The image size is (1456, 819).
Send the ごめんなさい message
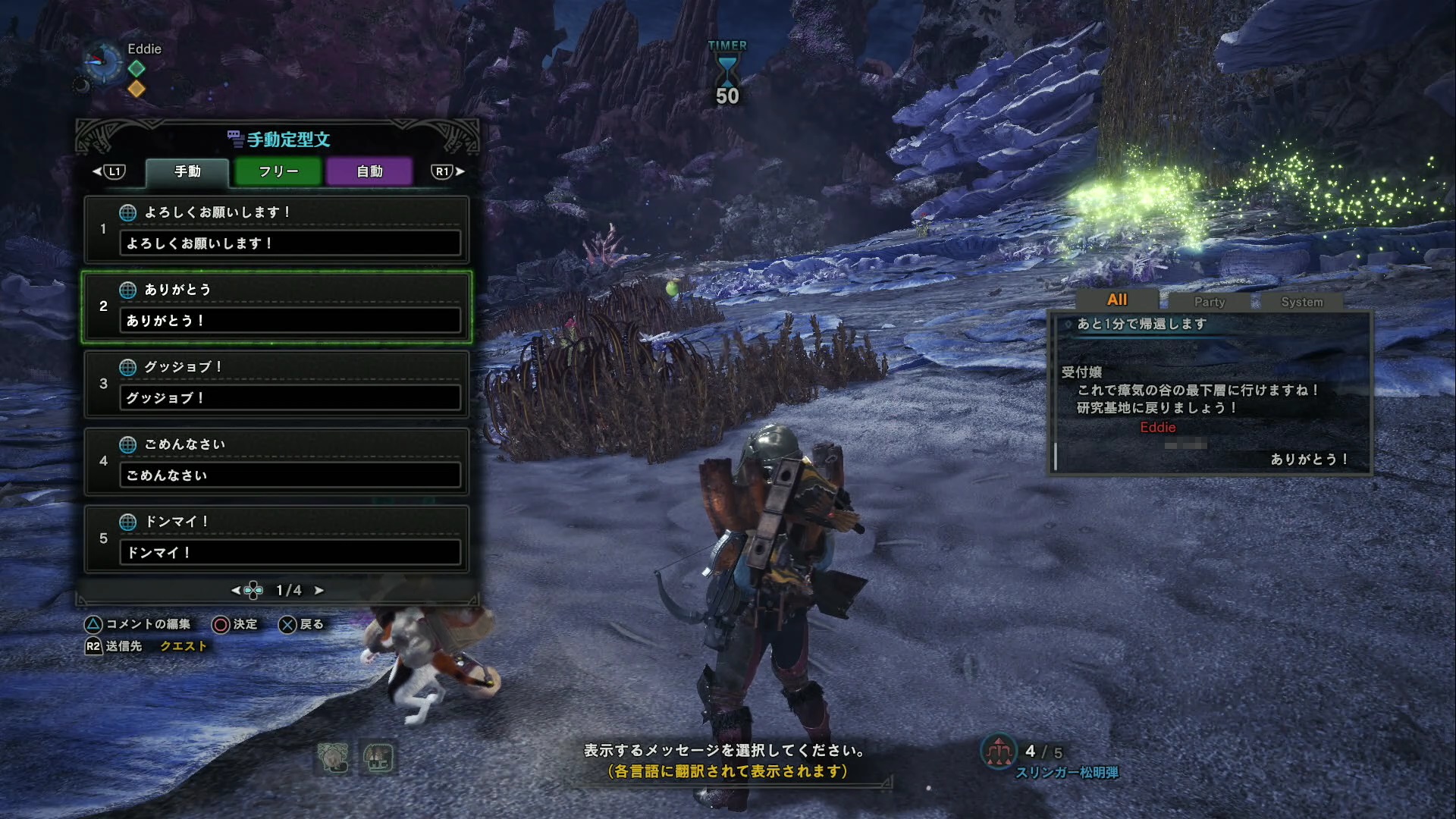pos(277,461)
